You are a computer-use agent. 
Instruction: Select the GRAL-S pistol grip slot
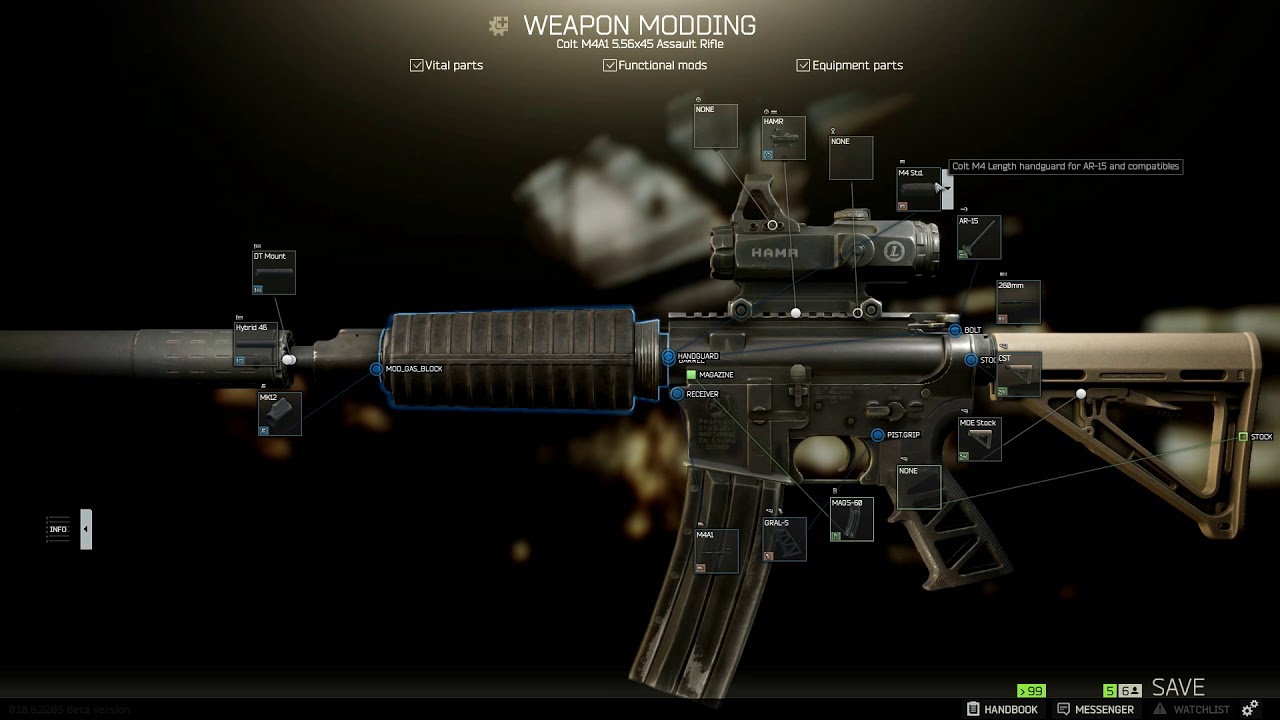tap(784, 540)
